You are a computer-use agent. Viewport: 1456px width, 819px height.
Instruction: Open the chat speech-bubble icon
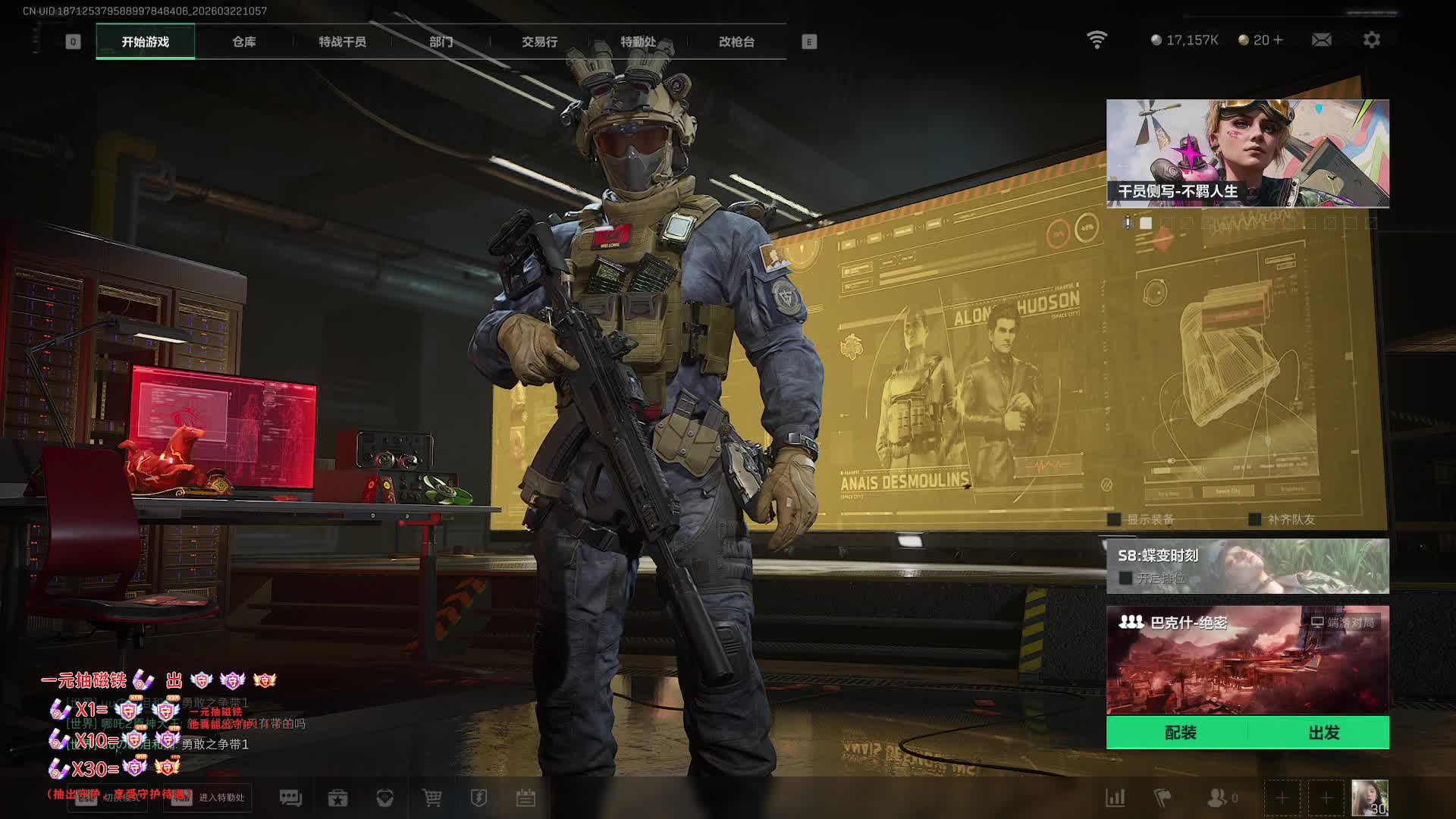[x=290, y=798]
